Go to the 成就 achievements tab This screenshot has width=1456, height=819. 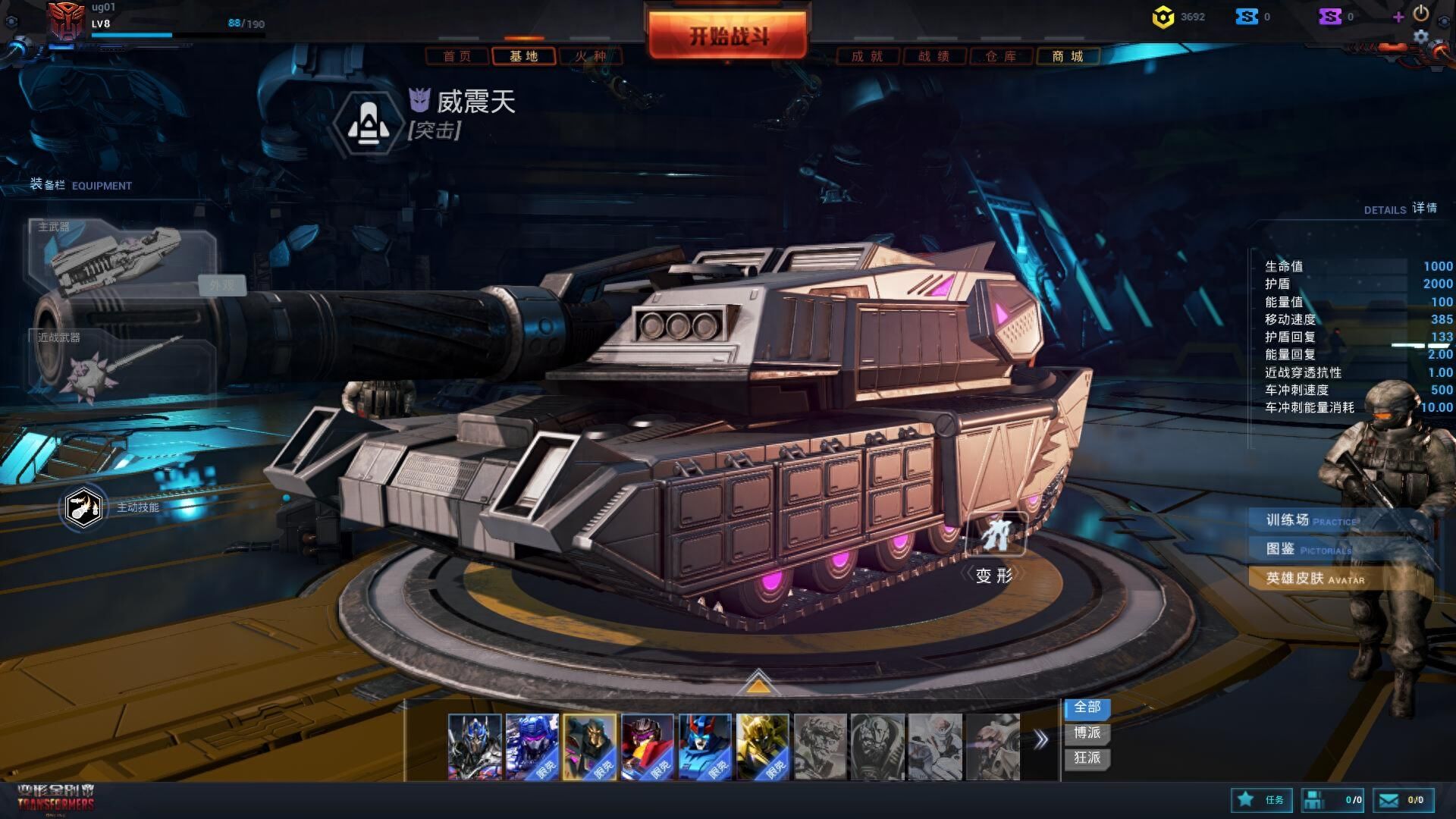[868, 56]
